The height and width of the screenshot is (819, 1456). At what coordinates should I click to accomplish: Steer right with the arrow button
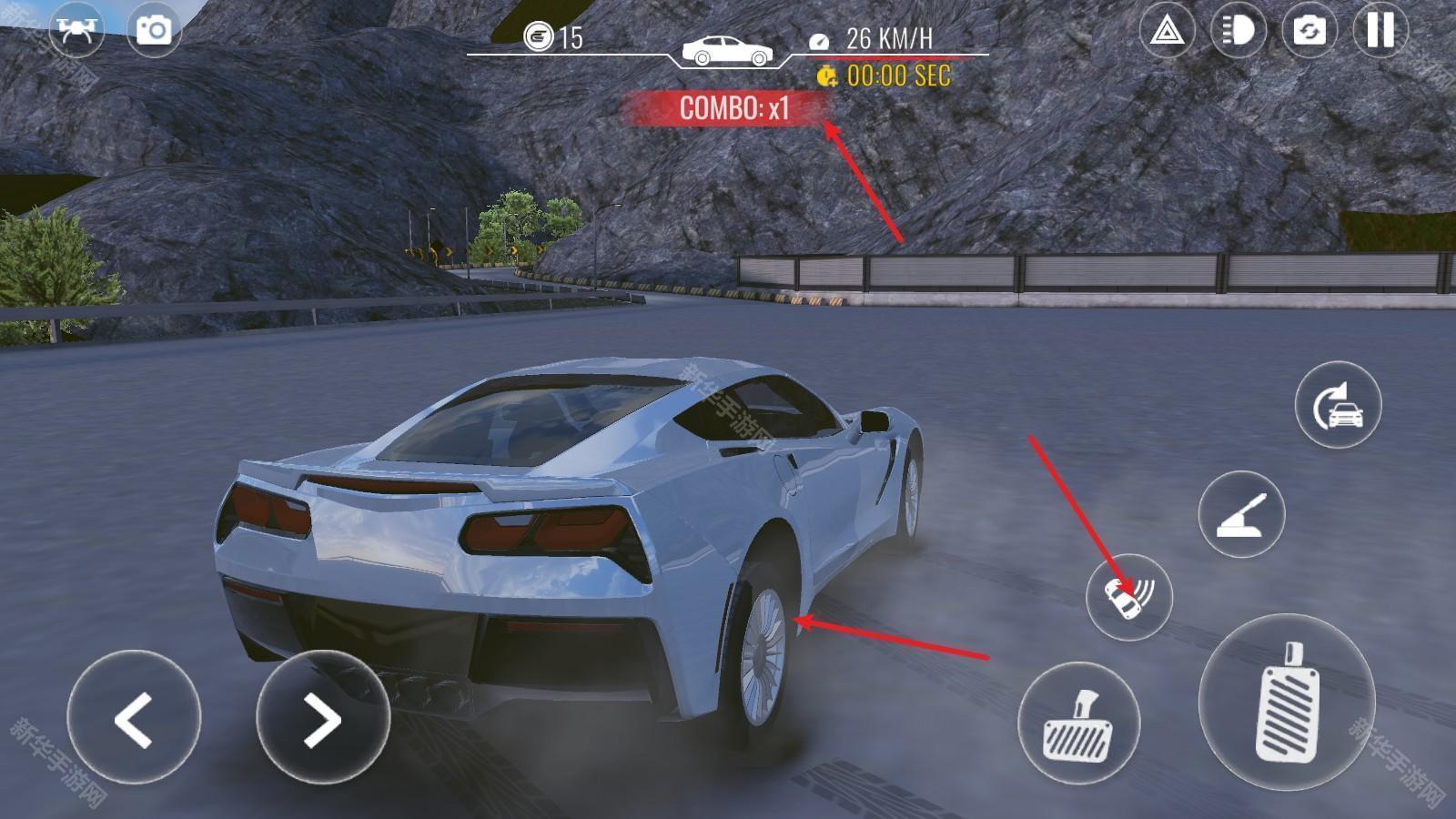(x=323, y=718)
